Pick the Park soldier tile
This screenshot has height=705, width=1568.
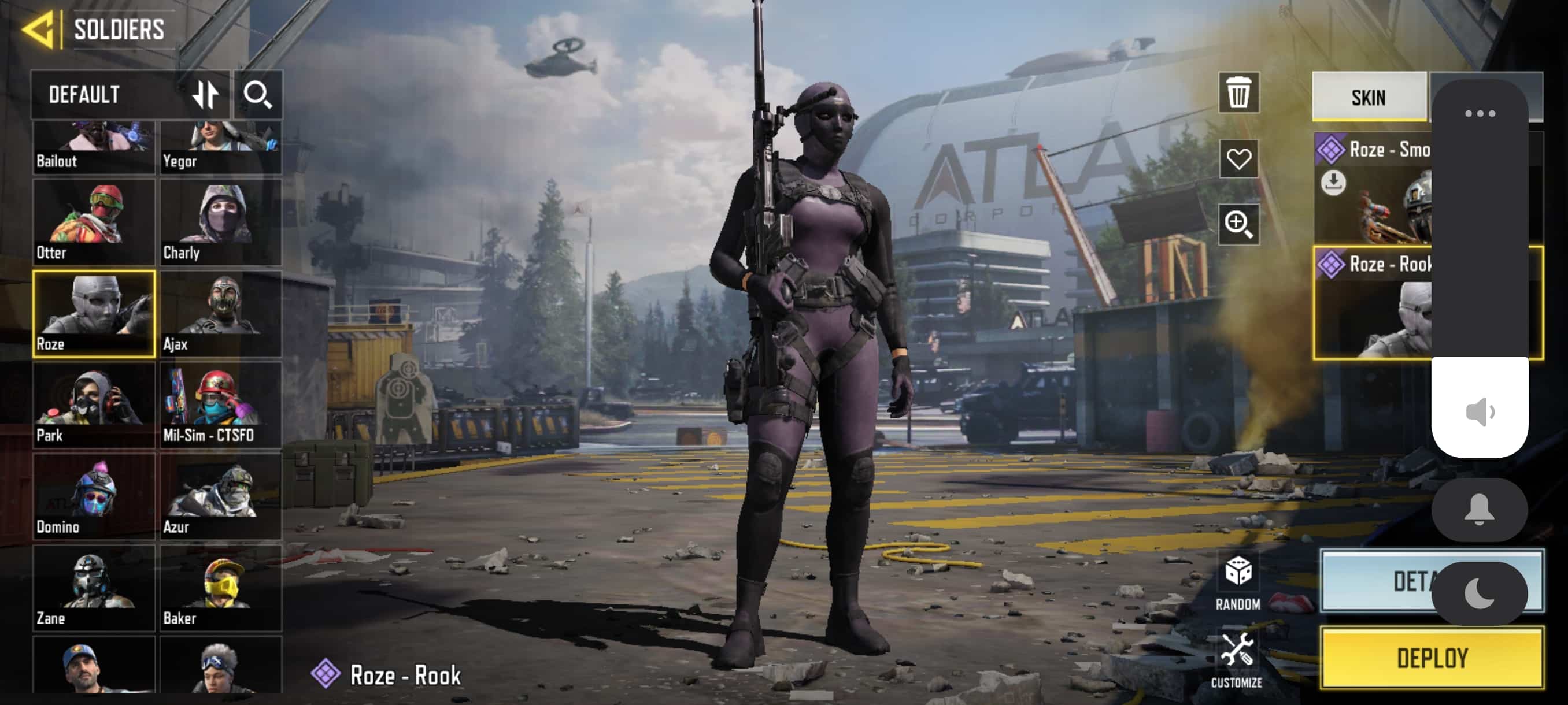[94, 405]
